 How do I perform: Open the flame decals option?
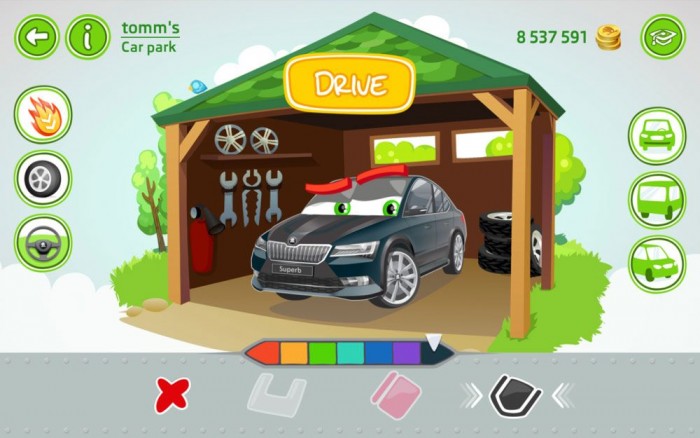43,115
